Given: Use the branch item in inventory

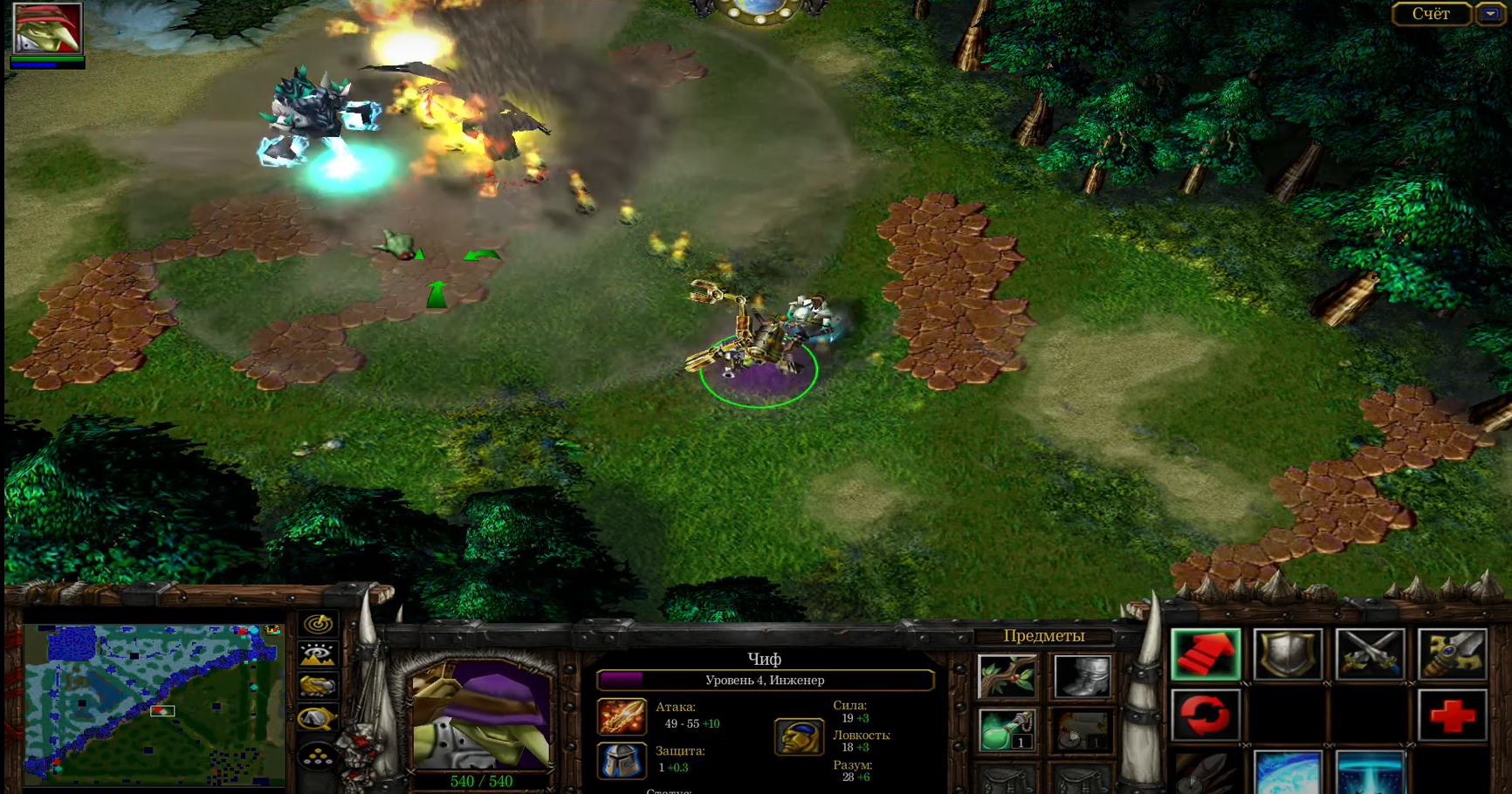Looking at the screenshot, I should [x=1007, y=676].
